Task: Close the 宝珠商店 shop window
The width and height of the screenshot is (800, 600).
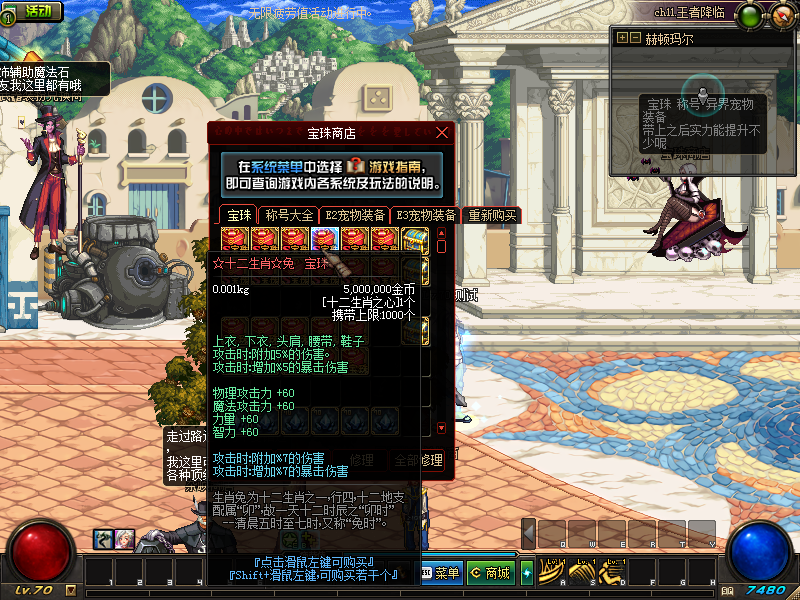Action: click(442, 132)
